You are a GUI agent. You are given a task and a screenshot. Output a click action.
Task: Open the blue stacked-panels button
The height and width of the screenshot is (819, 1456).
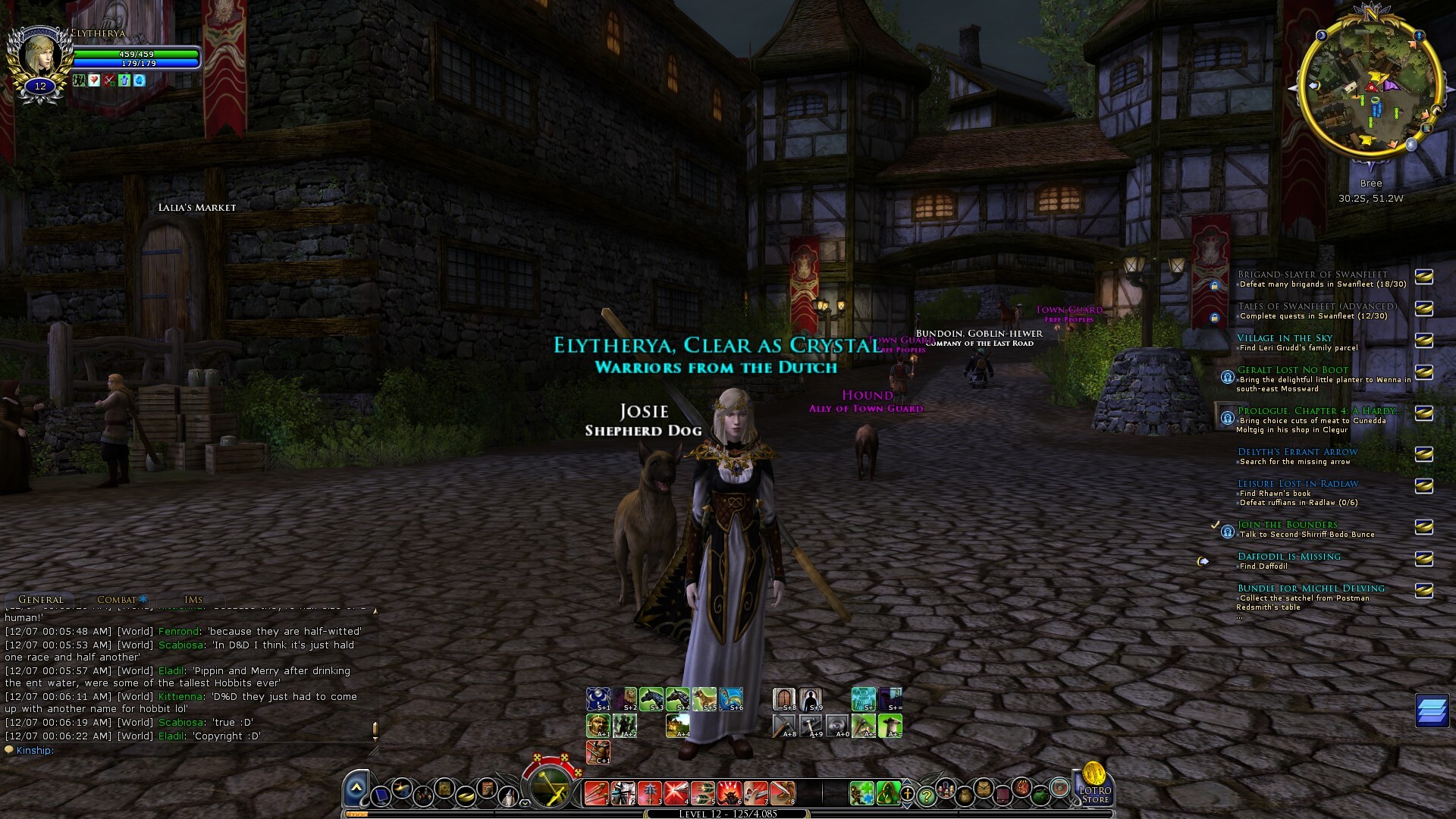tap(1432, 711)
